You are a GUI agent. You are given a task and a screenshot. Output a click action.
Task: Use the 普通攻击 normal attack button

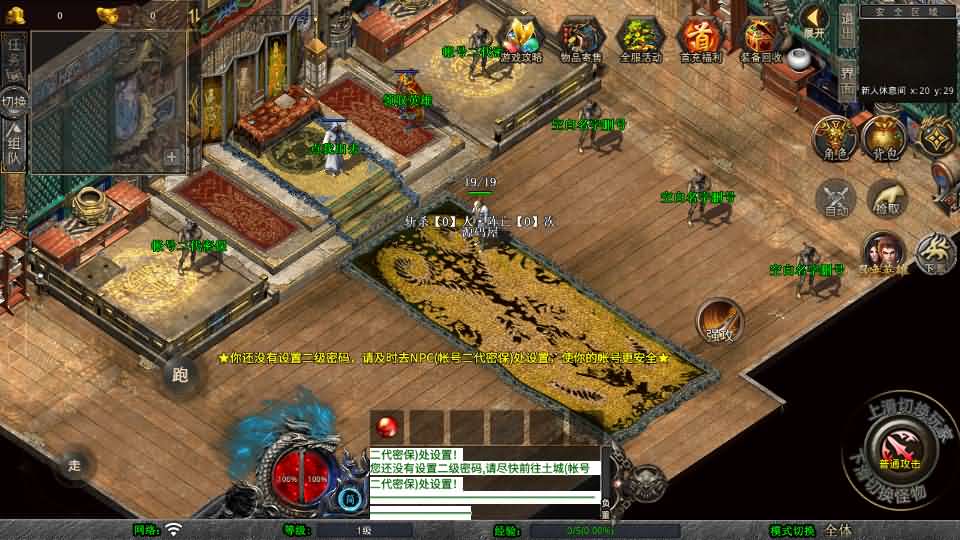coord(899,447)
